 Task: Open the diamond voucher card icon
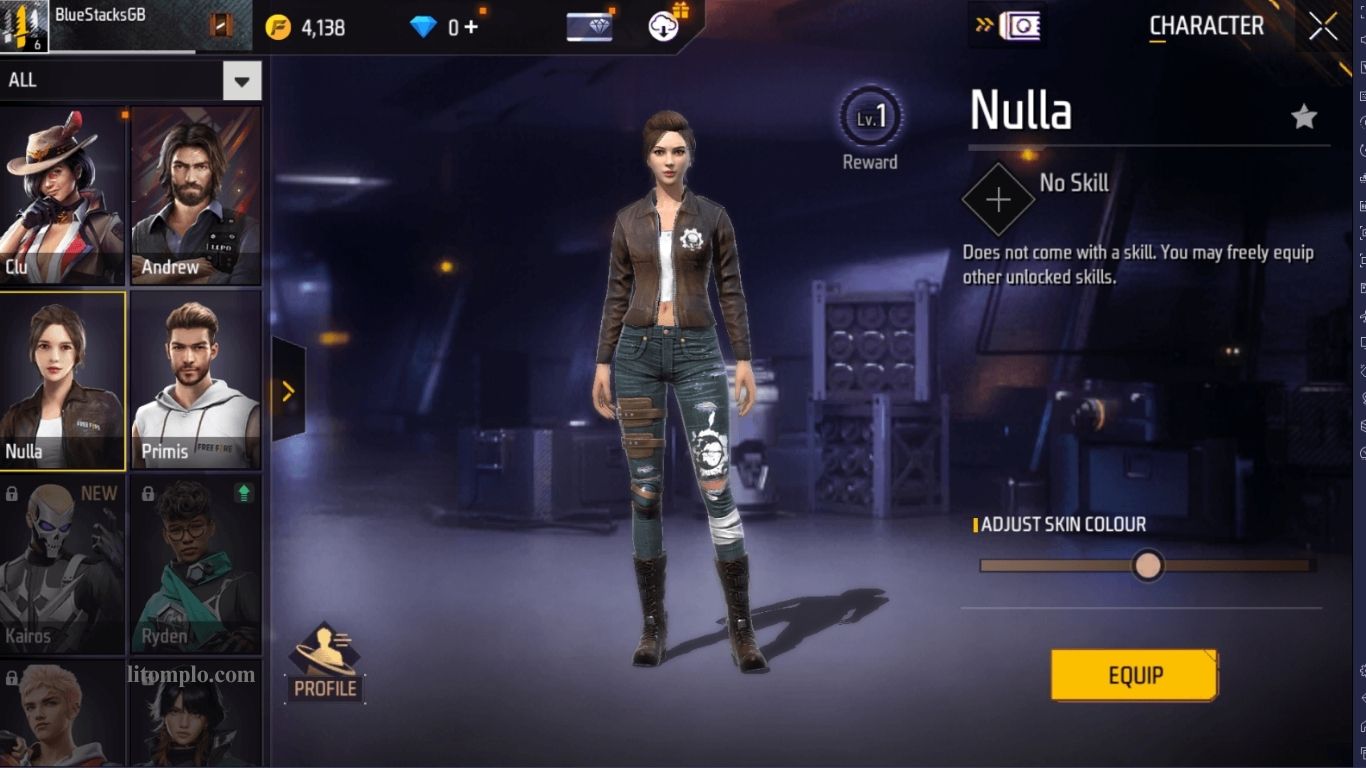589,27
